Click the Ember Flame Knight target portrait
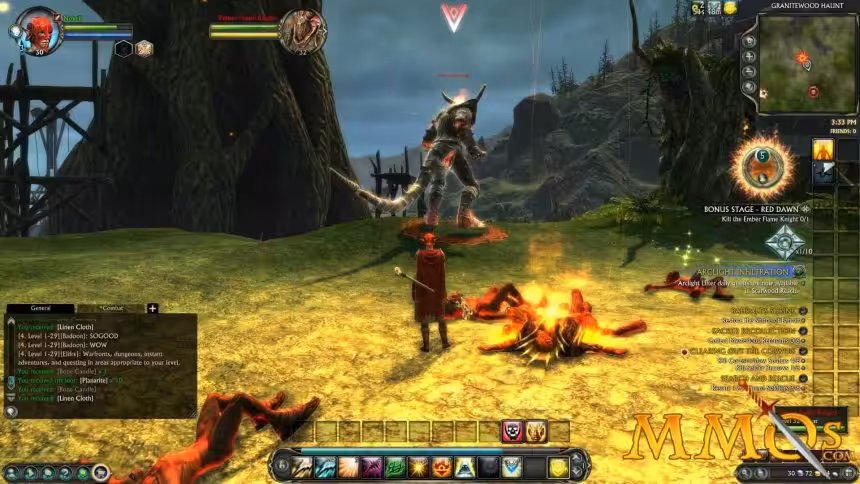Viewport: 860px width, 484px height. coord(302,31)
